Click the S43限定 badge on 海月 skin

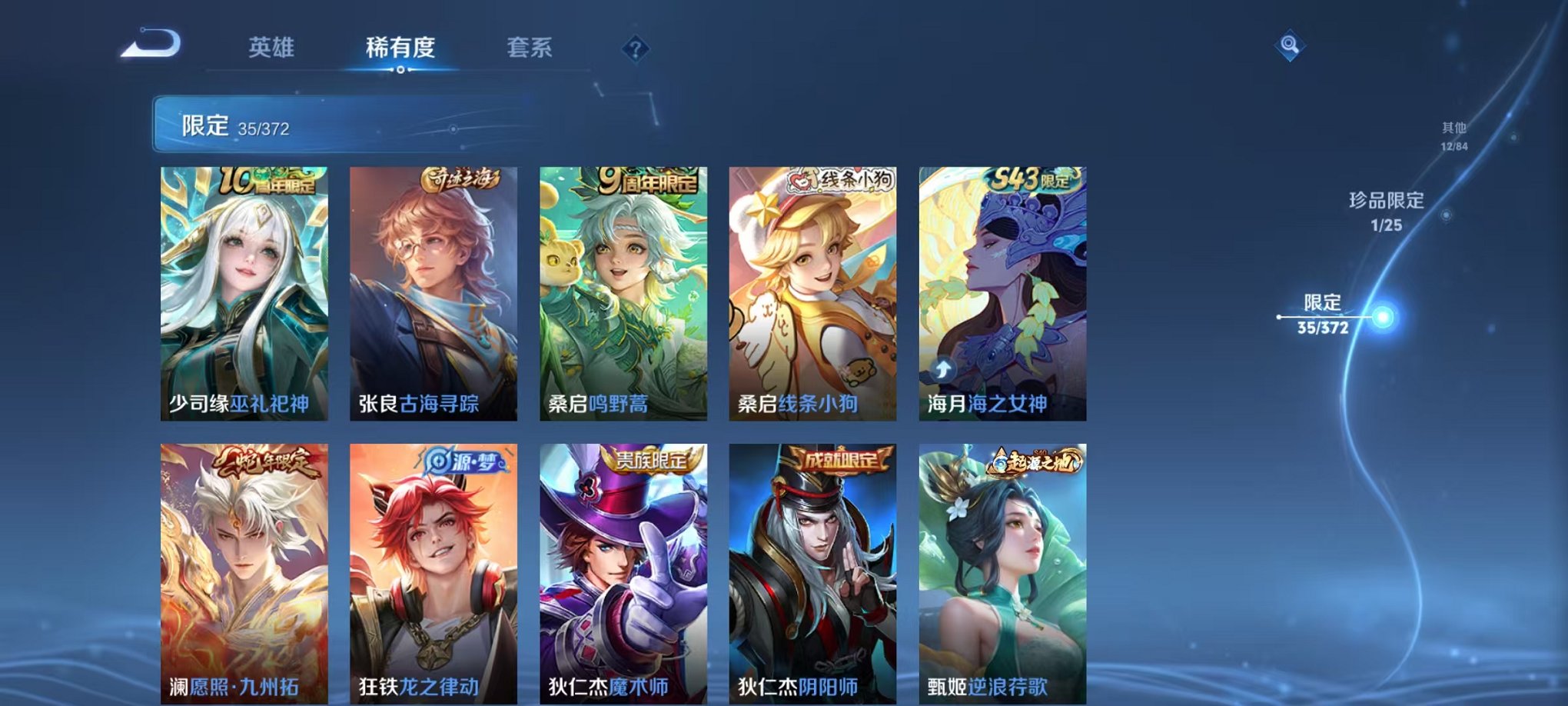1031,178
